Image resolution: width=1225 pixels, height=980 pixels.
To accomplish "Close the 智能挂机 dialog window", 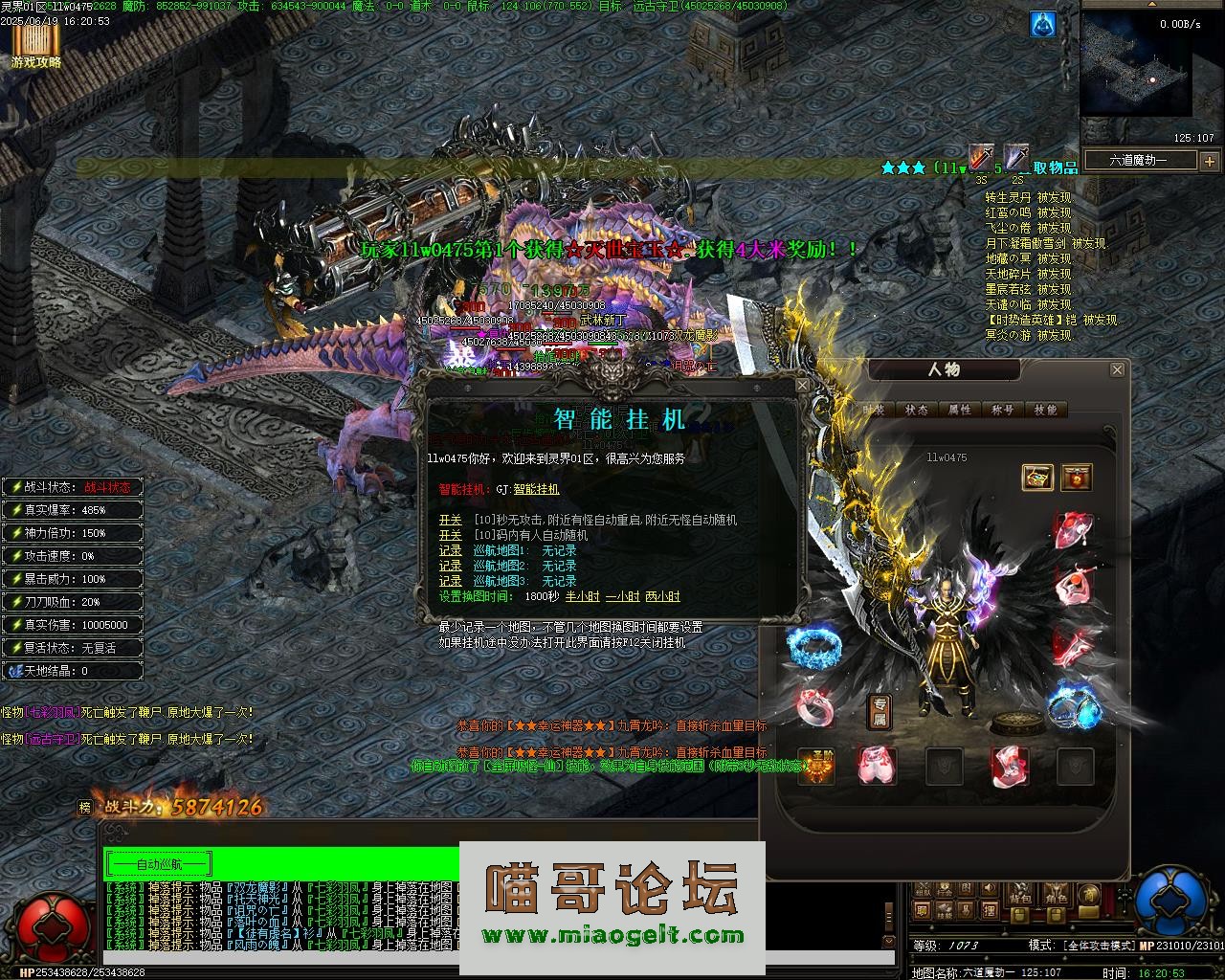I will pyautogui.click(x=802, y=385).
